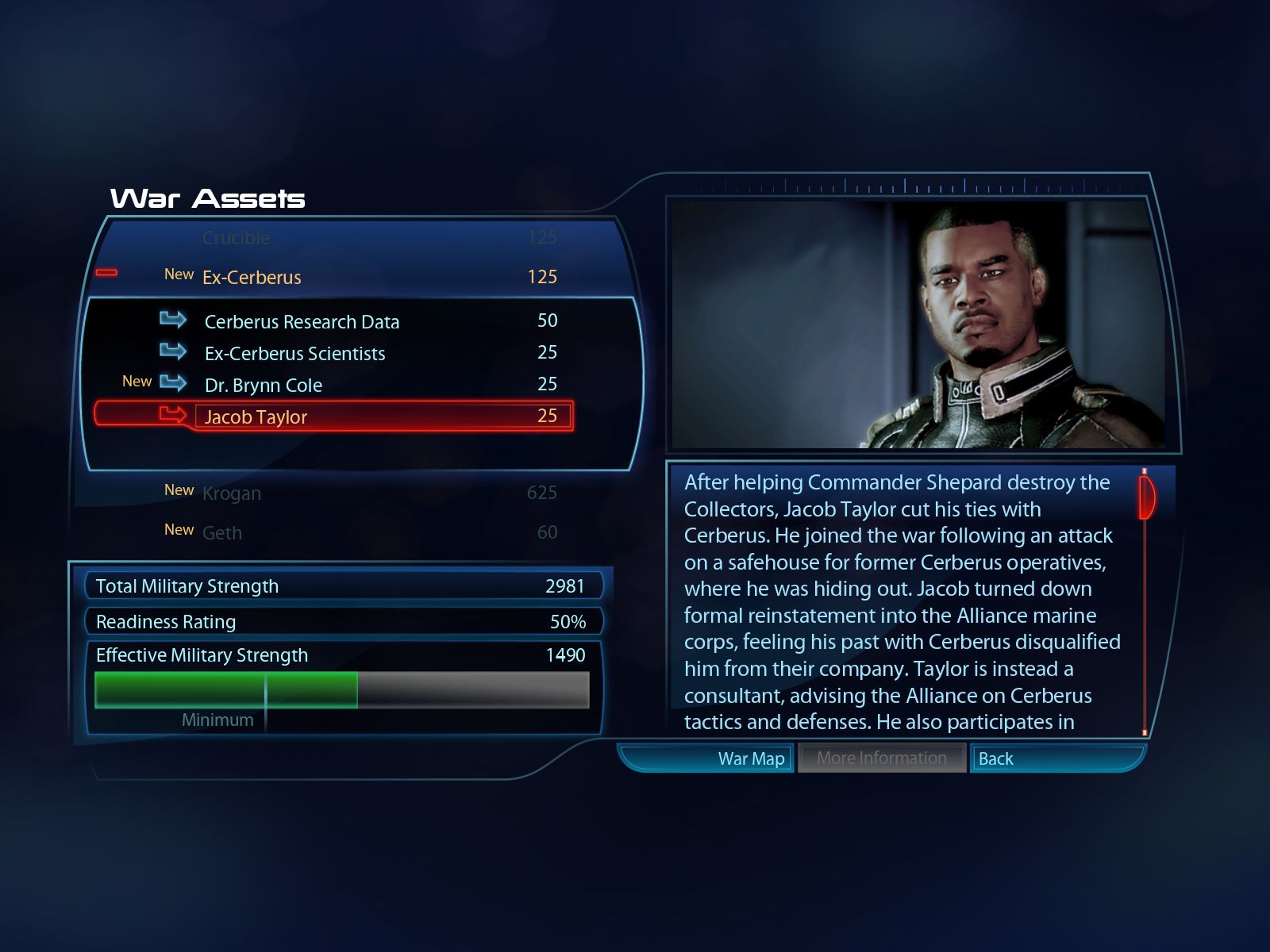Collapse Ex-Cerberus with the red minus icon
Viewport: 1270px width, 952px height.
106,273
